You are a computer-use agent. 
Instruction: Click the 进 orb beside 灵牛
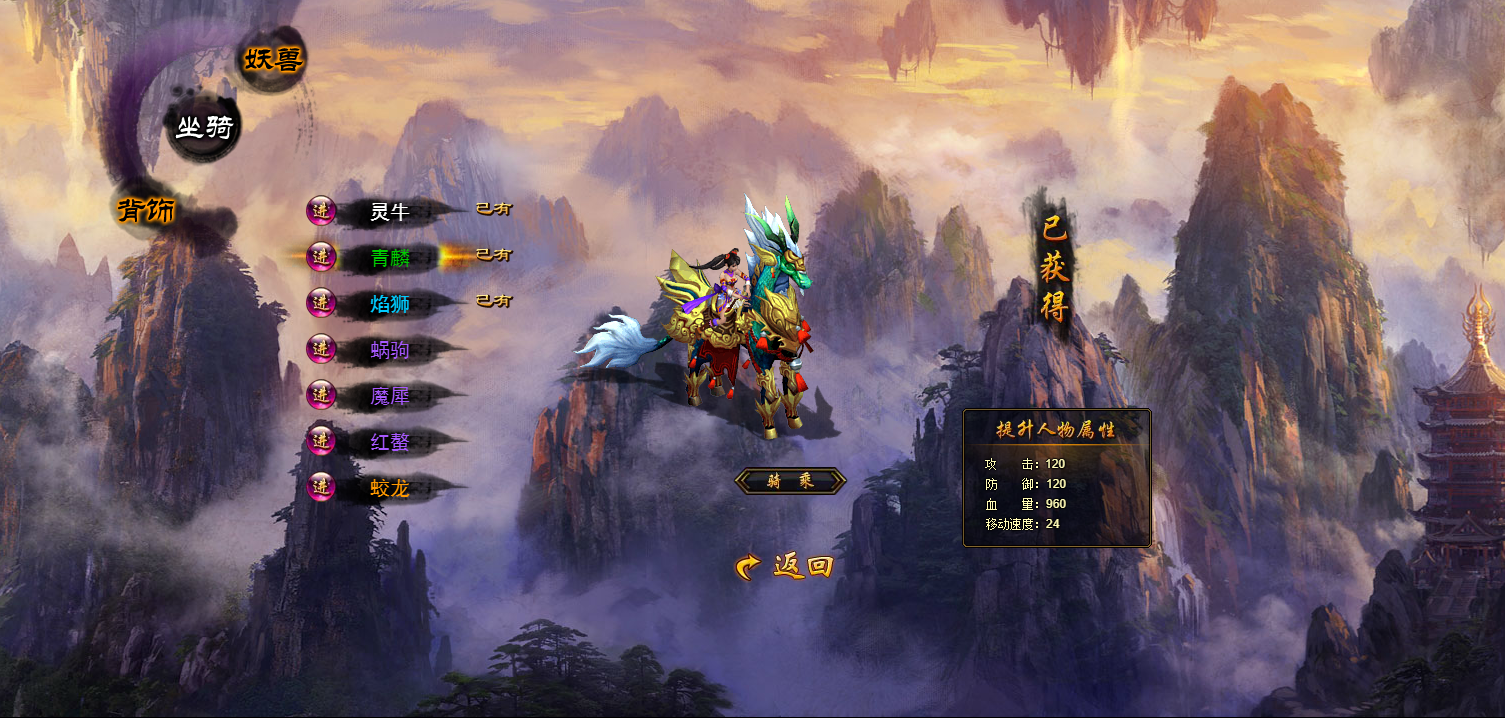(x=321, y=211)
